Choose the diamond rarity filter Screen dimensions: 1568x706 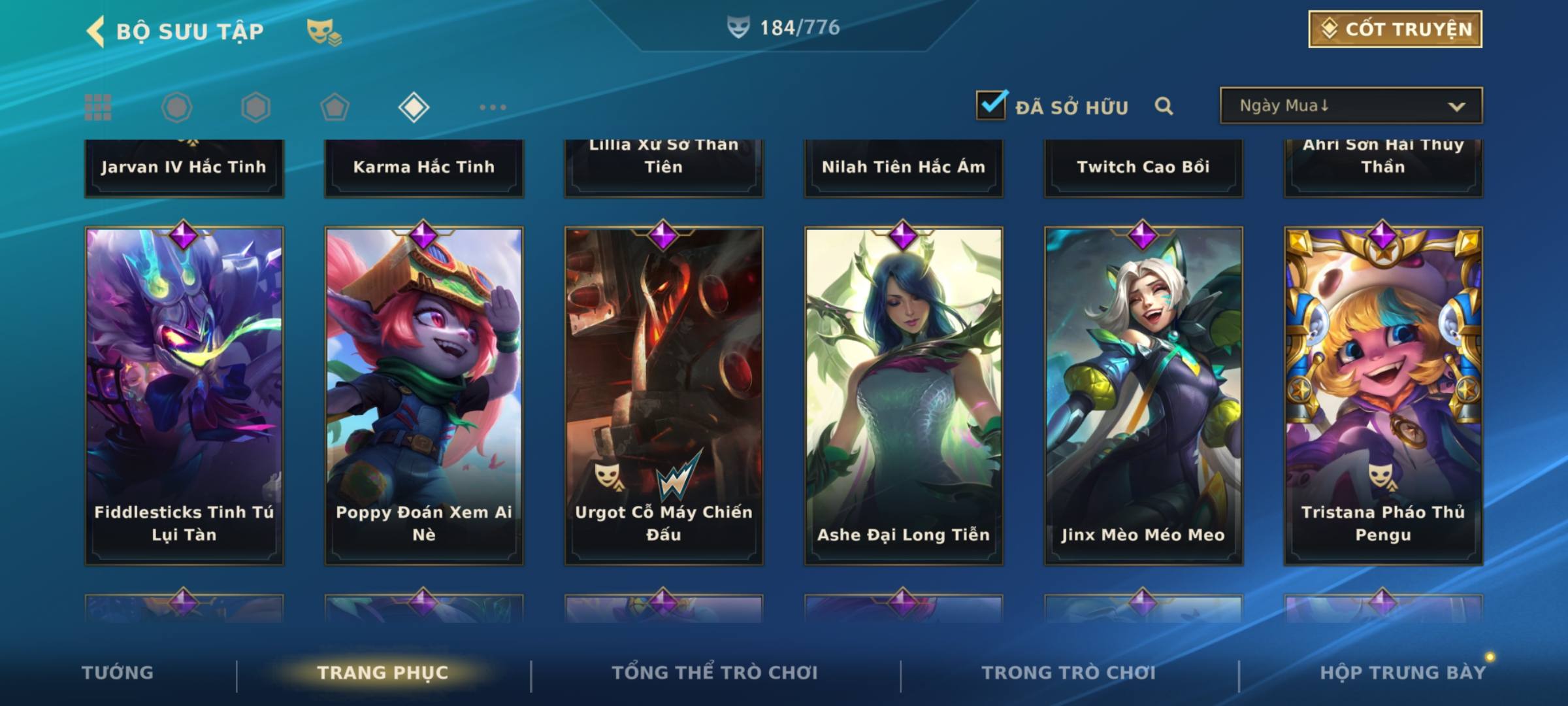pos(414,107)
